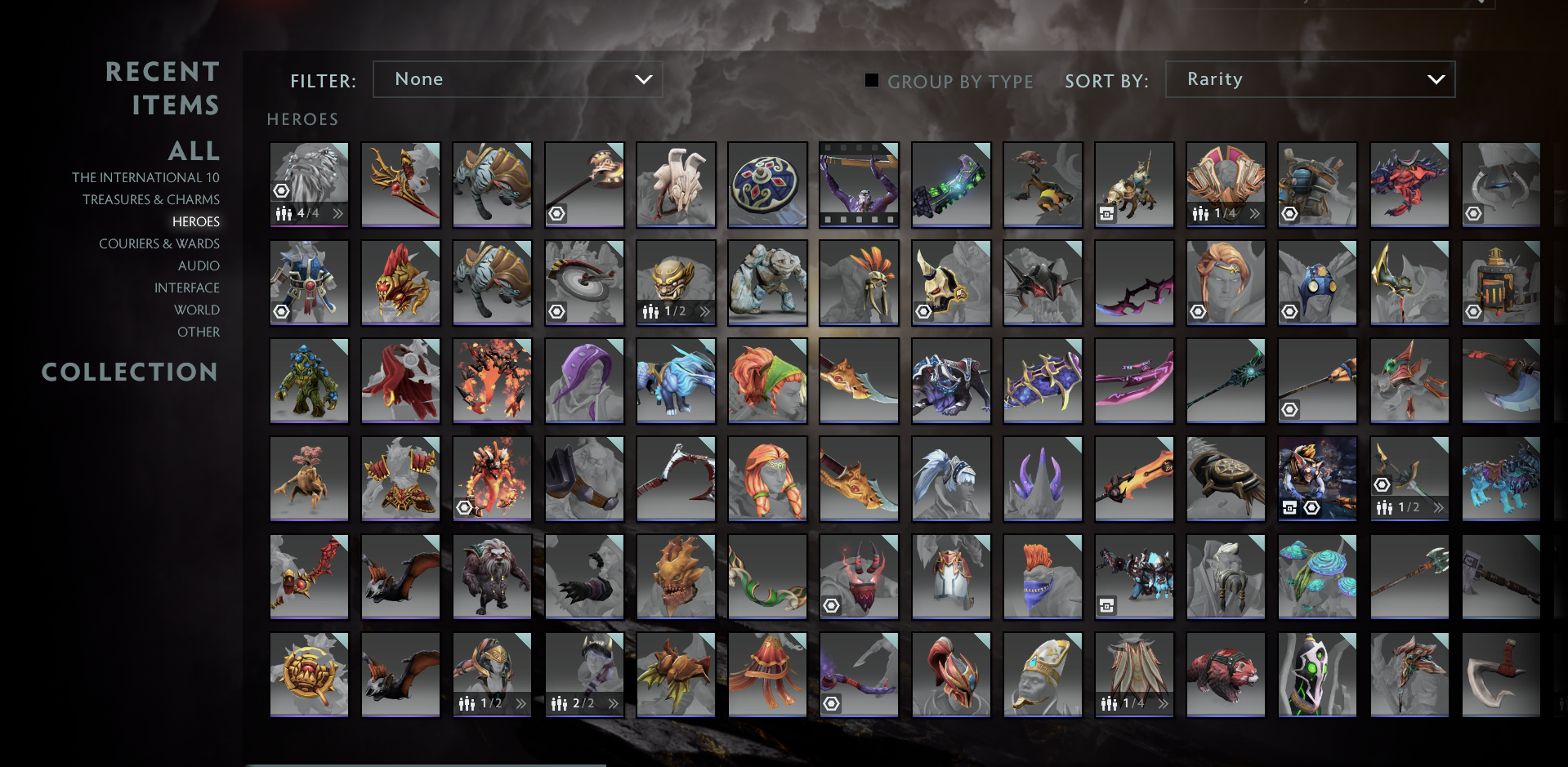
Task: Enable the Group By Type checkbox
Action: tap(871, 81)
